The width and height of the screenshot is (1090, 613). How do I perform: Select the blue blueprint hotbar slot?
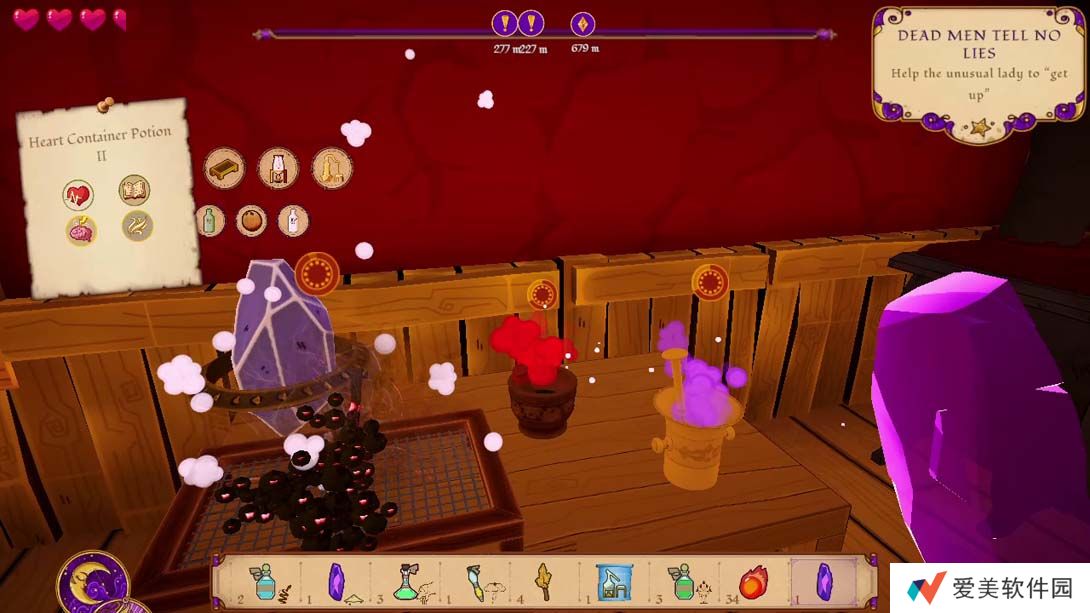click(613, 581)
